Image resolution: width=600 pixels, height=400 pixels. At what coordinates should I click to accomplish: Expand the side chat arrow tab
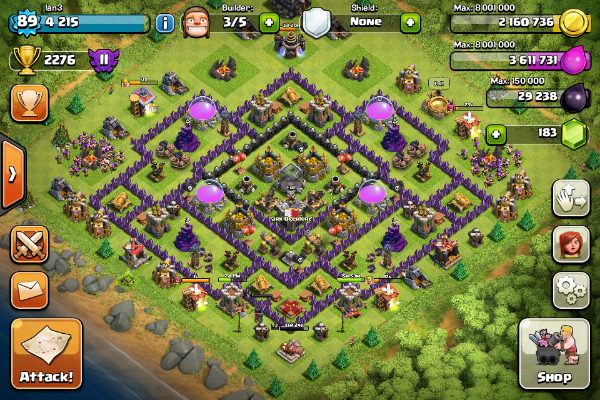[x=11, y=174]
